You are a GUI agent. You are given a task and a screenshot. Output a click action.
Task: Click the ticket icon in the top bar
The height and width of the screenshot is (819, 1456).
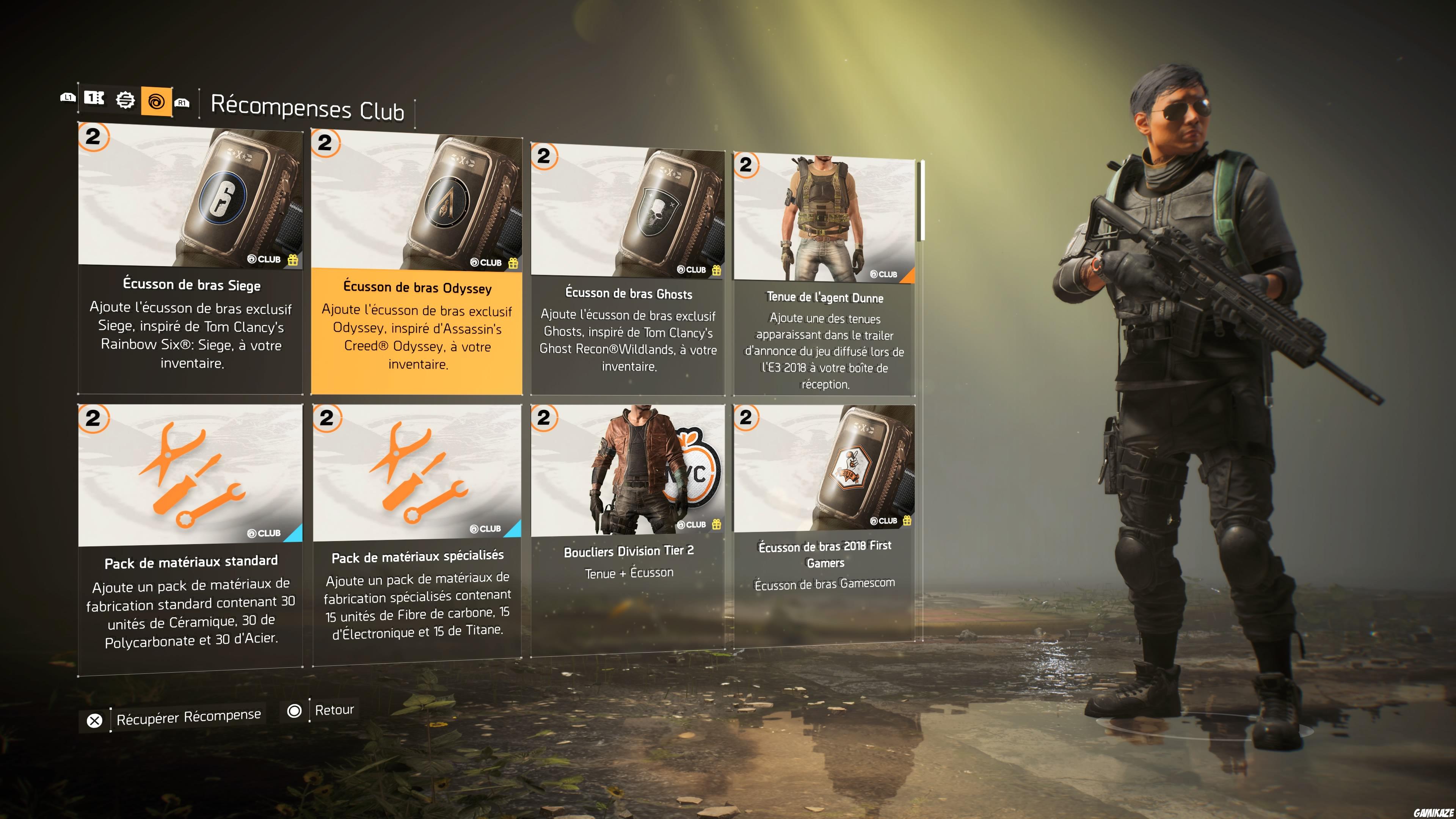pos(94,99)
